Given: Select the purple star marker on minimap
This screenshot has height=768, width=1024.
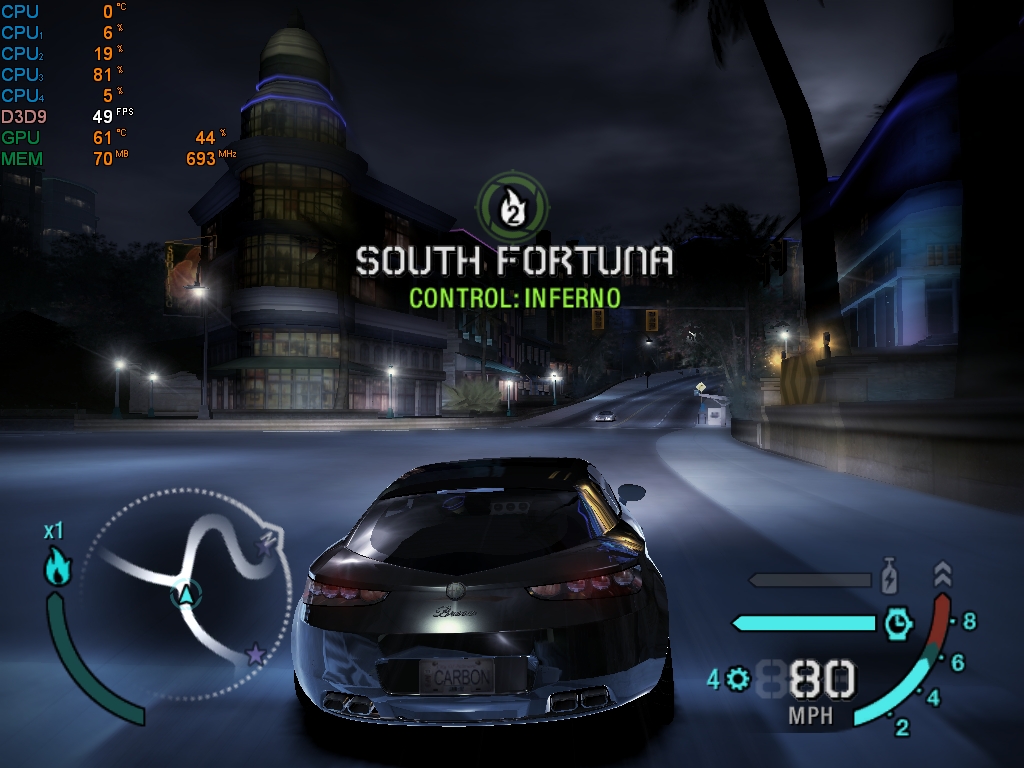Looking at the screenshot, I should pyautogui.click(x=256, y=655).
